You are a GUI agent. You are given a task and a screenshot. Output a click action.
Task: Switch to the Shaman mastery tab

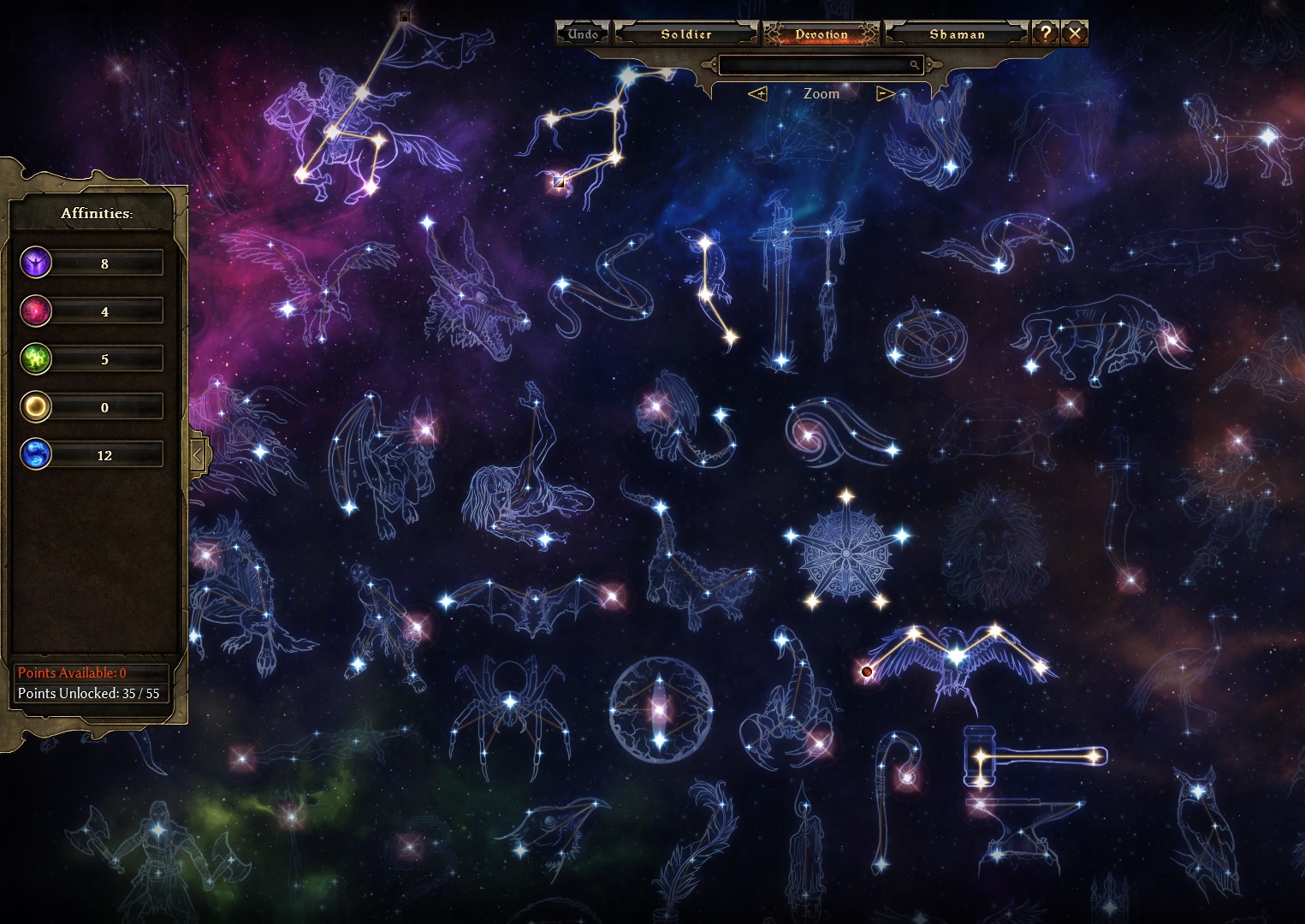pyautogui.click(x=957, y=34)
